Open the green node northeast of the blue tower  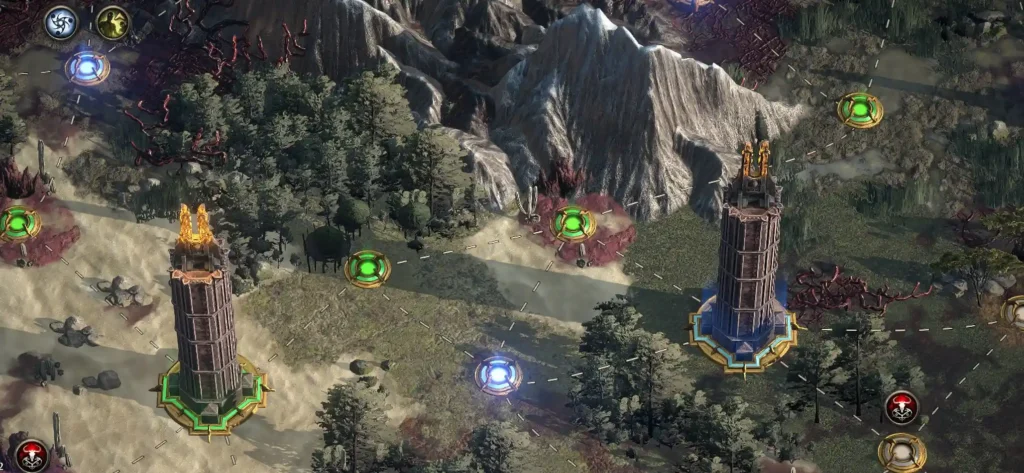pos(859,109)
